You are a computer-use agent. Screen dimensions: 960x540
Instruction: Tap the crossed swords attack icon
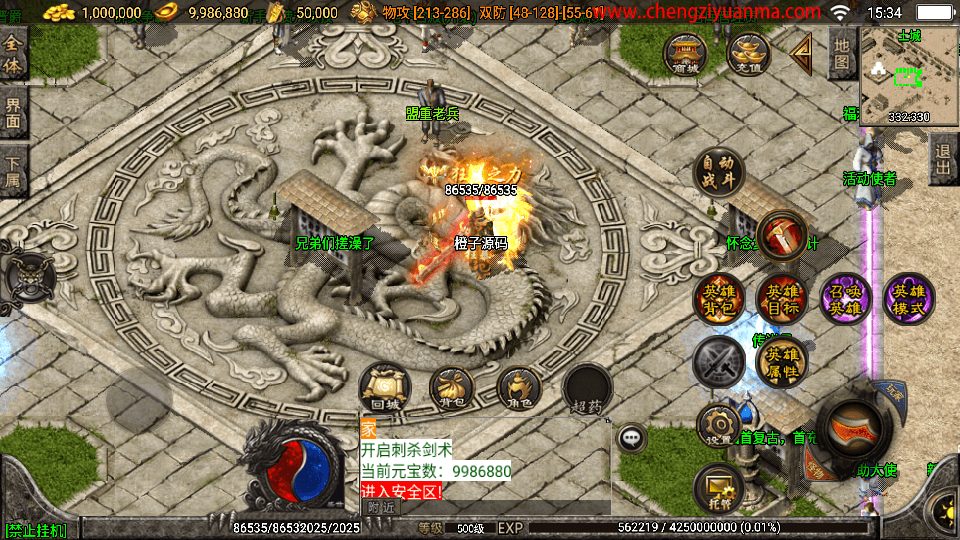tap(719, 363)
